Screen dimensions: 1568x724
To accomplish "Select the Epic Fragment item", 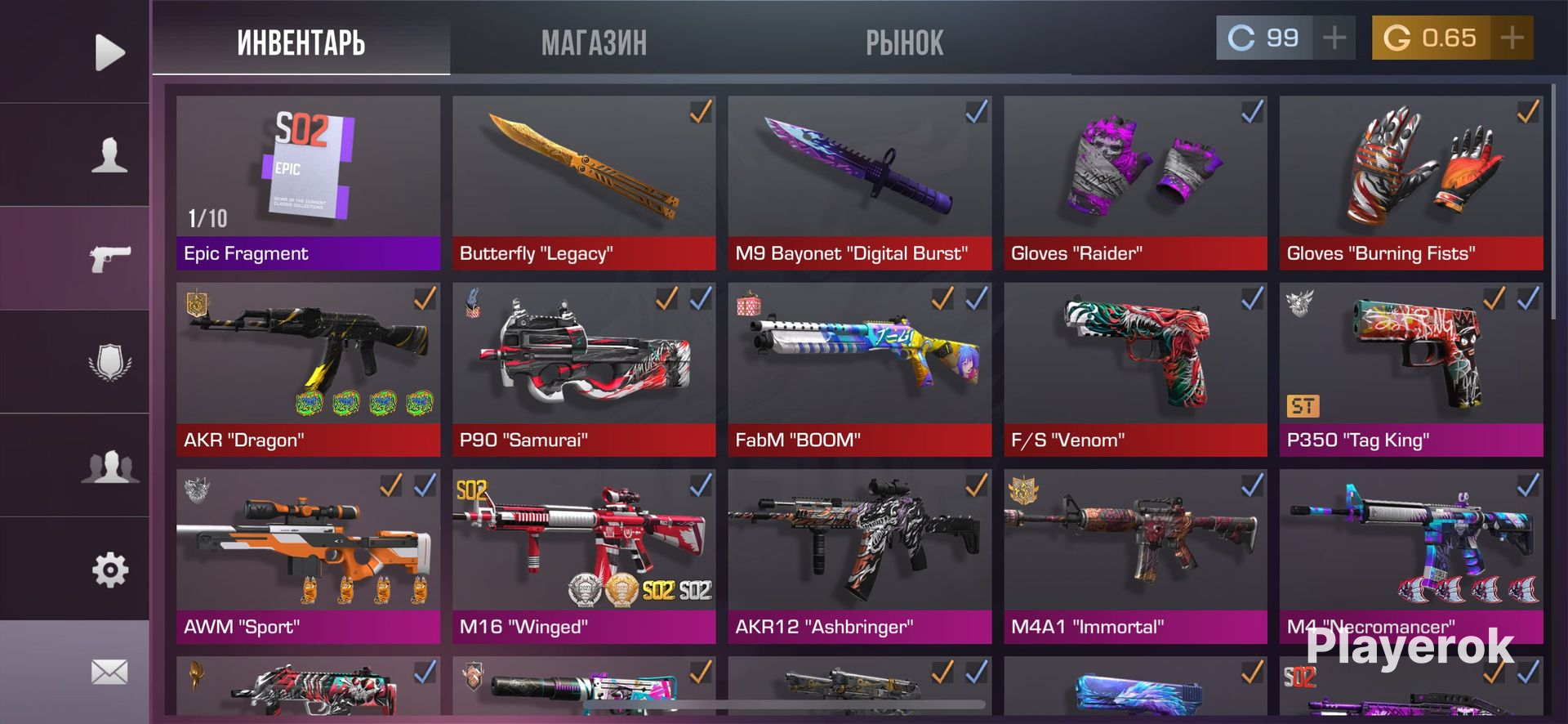I will 308,183.
